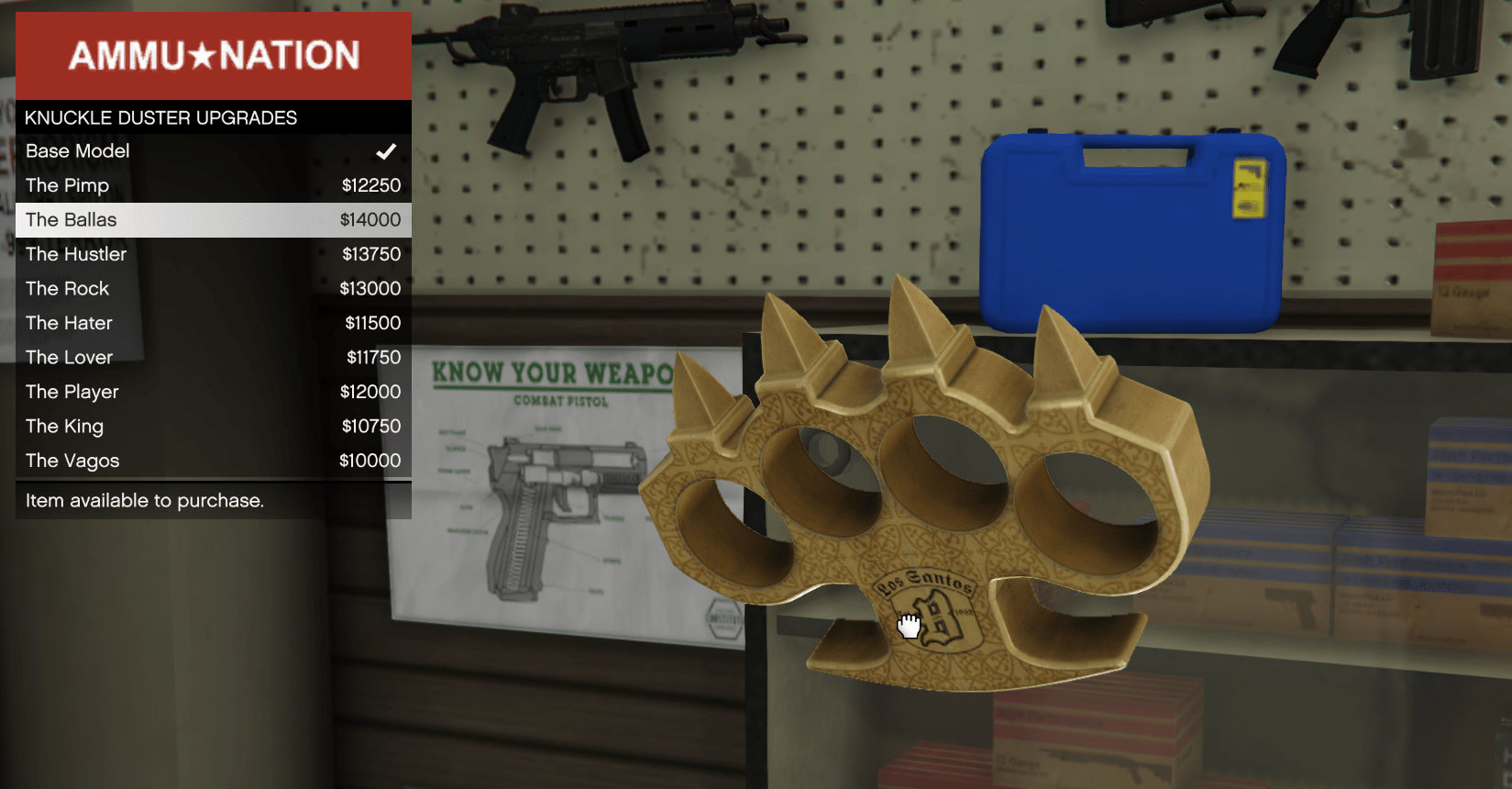1512x789 pixels.
Task: Click the Item available to purchase text
Action: pos(144,501)
